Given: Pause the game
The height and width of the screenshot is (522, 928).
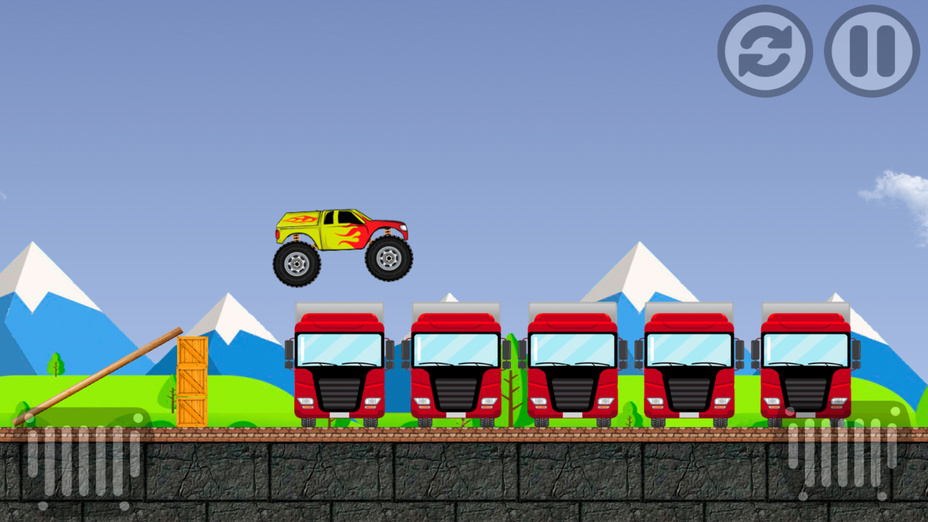Looking at the screenshot, I should [871, 51].
